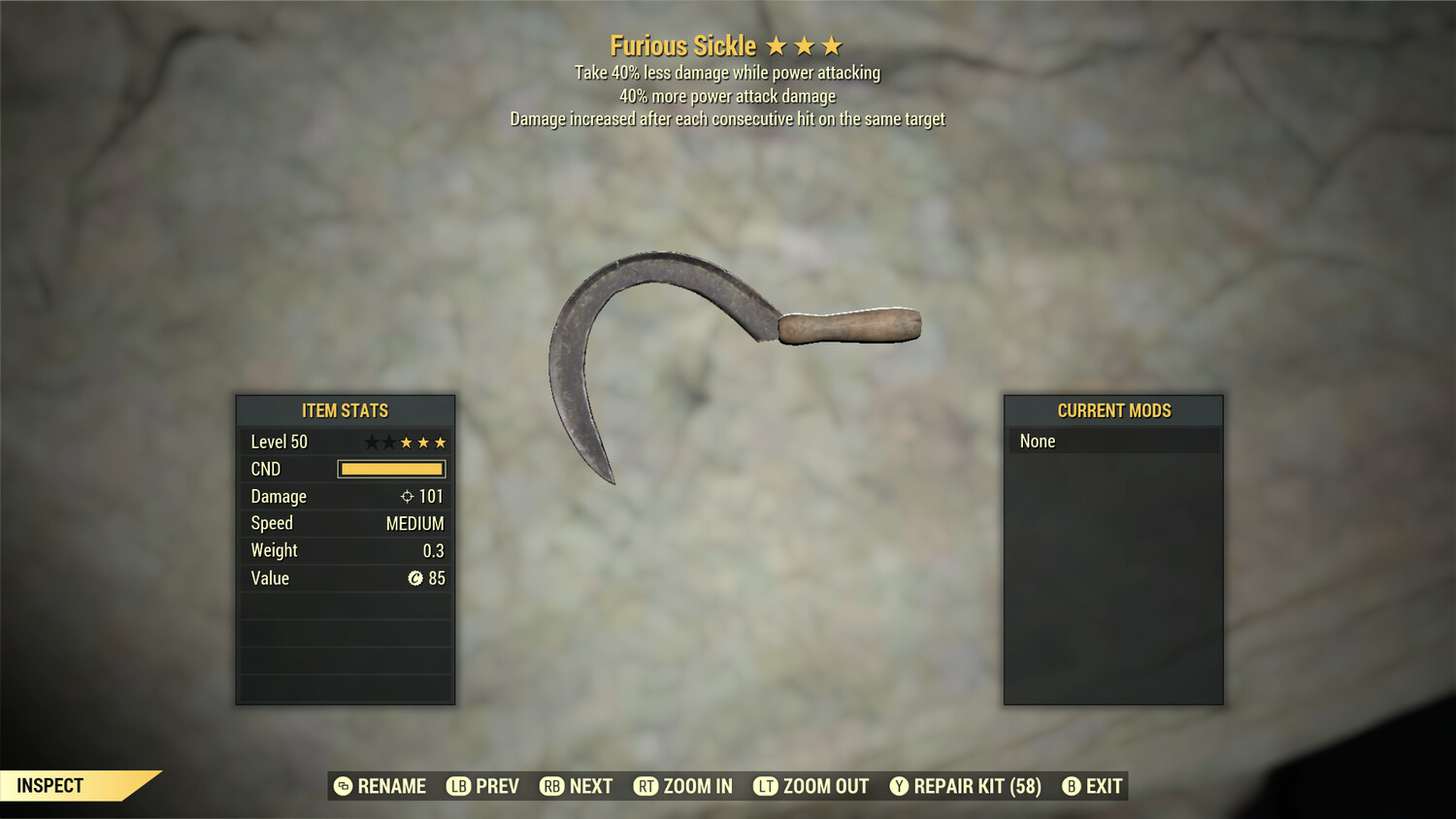Show the NEXT item

[x=577, y=786]
